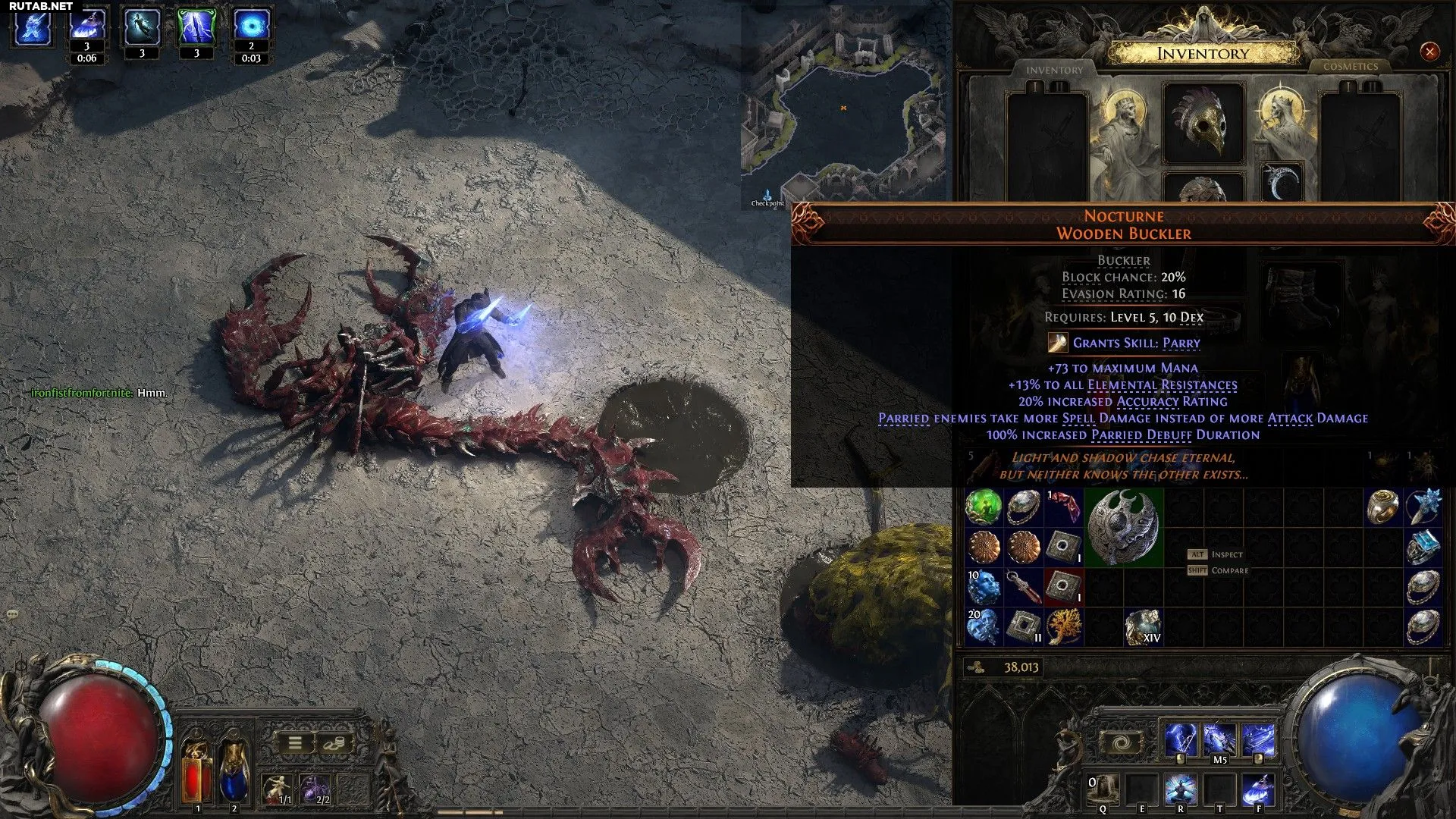Viewport: 1456px width, 819px height.
Task: Switch to the Cosmetics tab
Action: coord(1351,67)
